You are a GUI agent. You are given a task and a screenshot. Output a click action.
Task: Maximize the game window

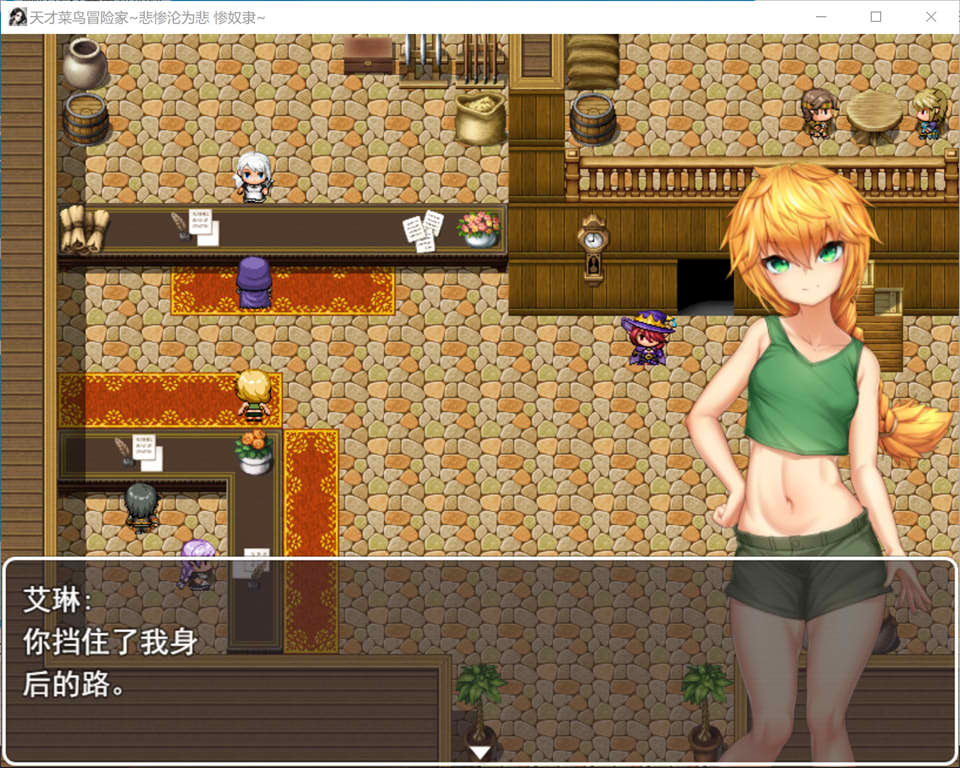point(876,17)
